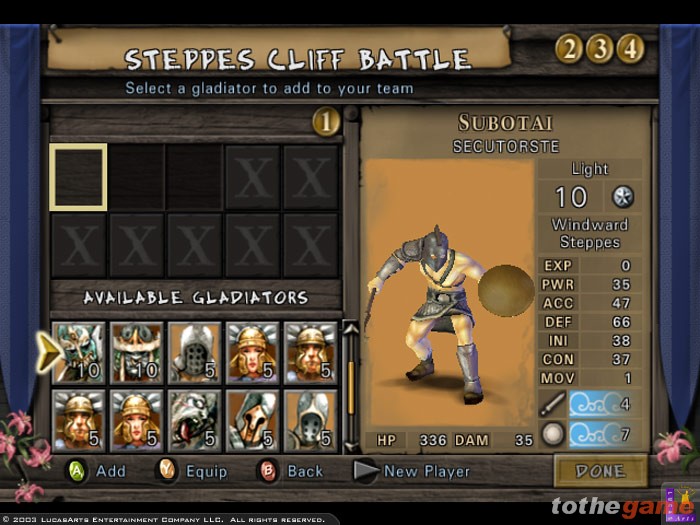Switch to the player 2 badge
Image resolution: width=700 pixels, height=525 pixels.
pos(569,48)
